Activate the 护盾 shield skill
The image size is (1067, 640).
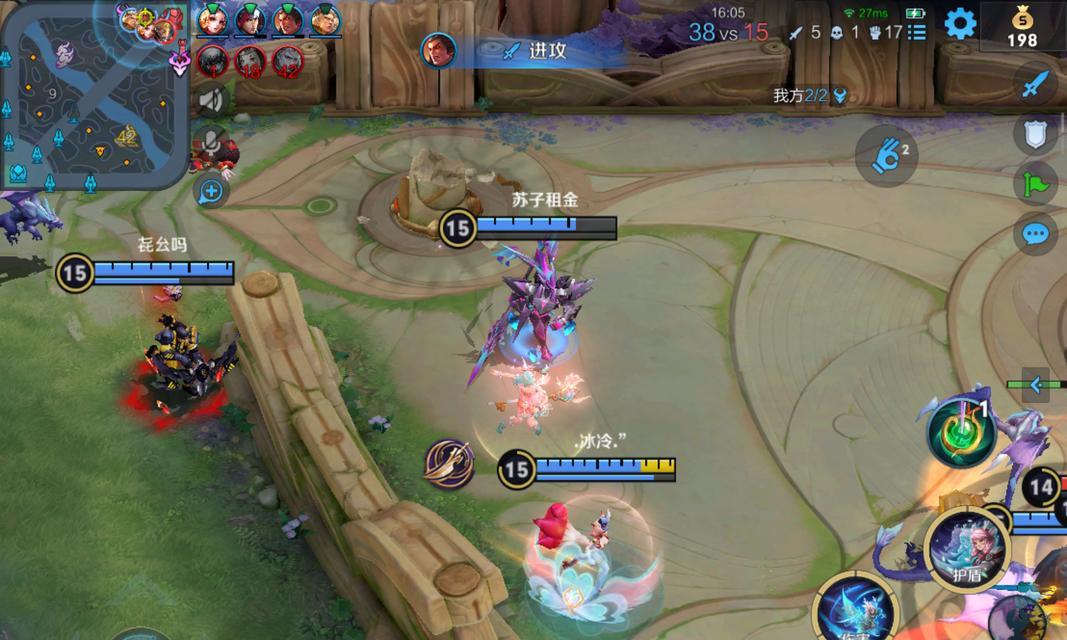pyautogui.click(x=965, y=548)
